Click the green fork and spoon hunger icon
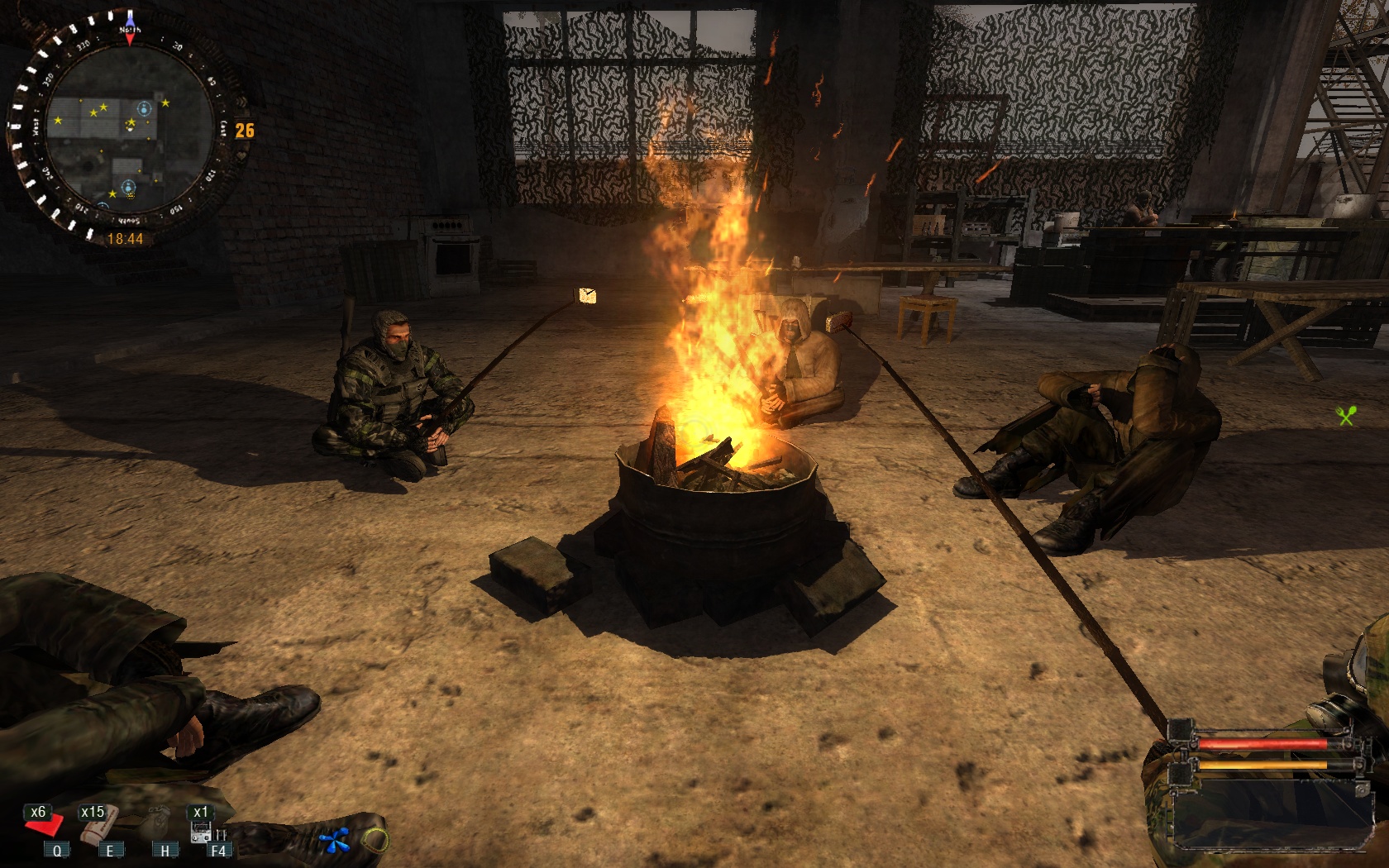 pyautogui.click(x=1346, y=415)
